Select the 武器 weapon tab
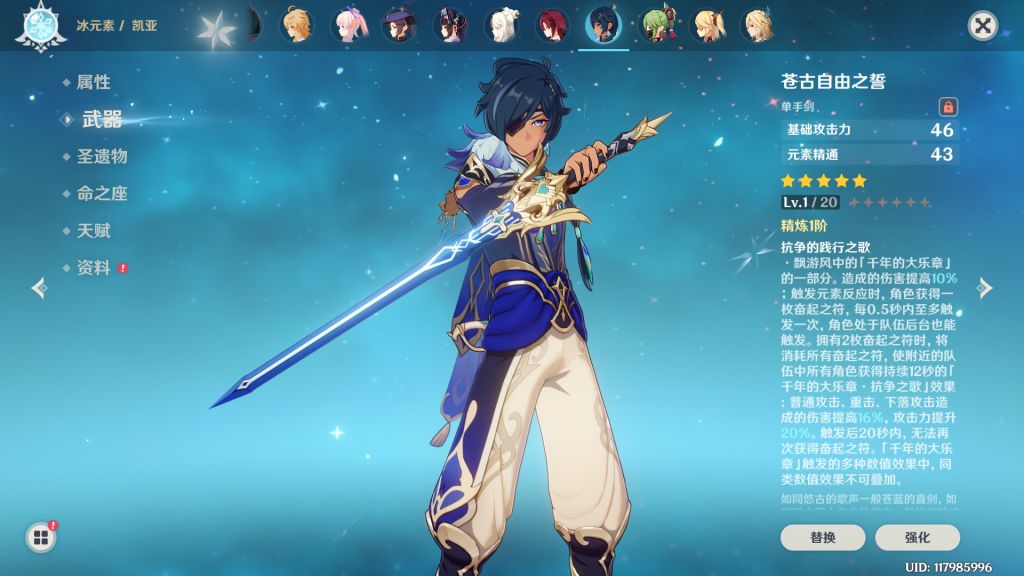 click(100, 119)
